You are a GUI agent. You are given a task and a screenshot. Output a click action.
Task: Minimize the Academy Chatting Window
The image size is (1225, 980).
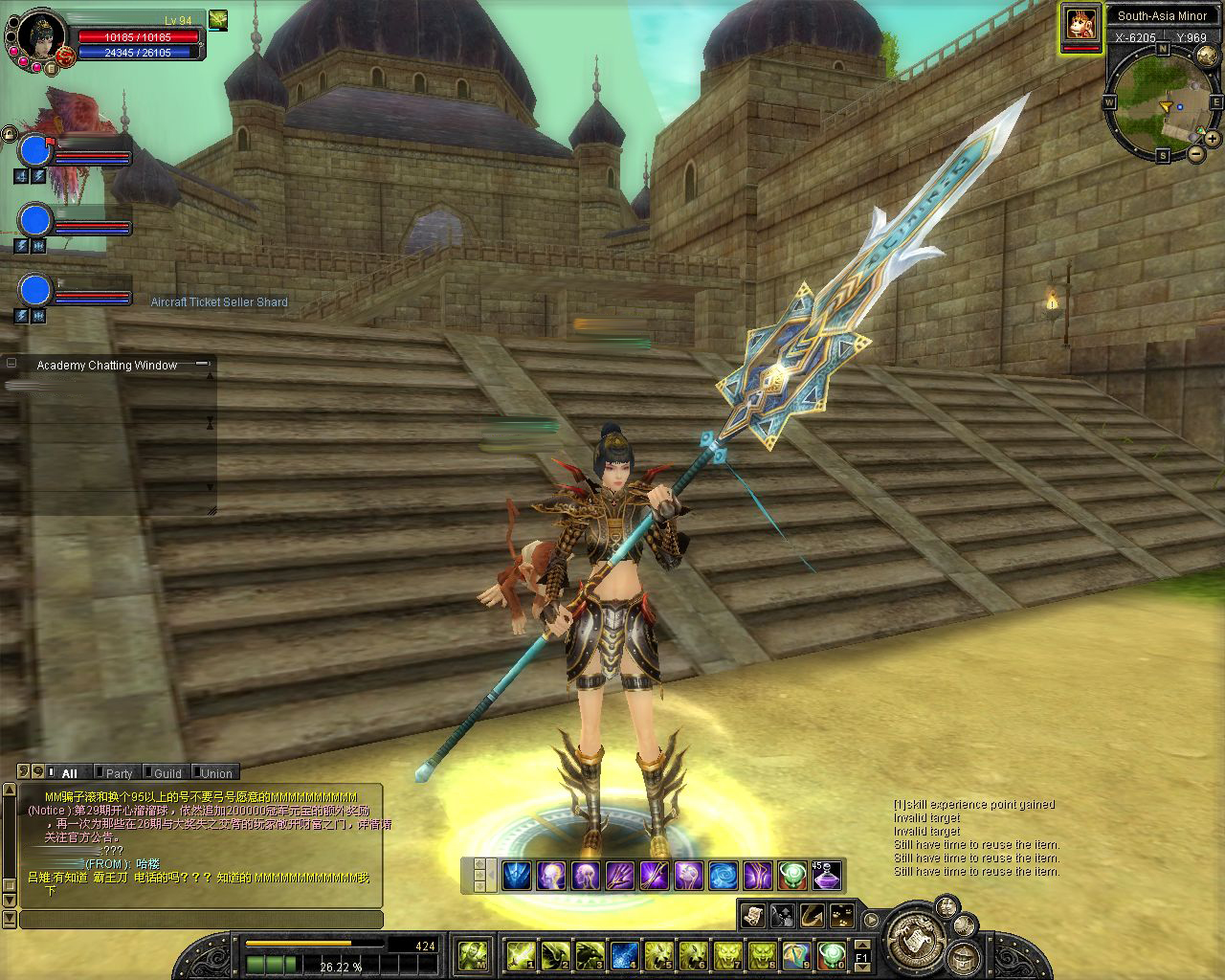(202, 364)
